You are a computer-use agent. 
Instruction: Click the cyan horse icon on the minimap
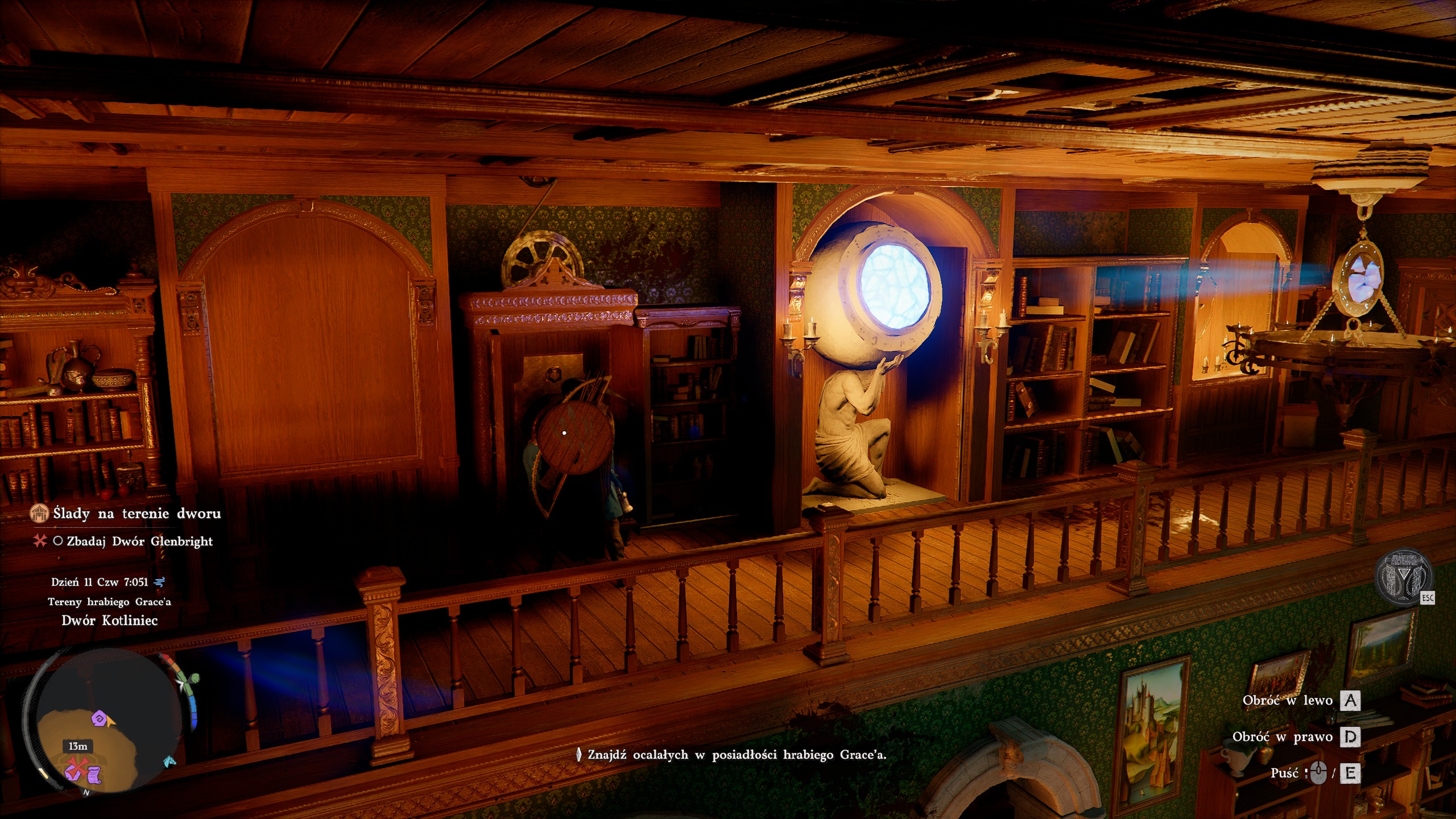click(169, 761)
